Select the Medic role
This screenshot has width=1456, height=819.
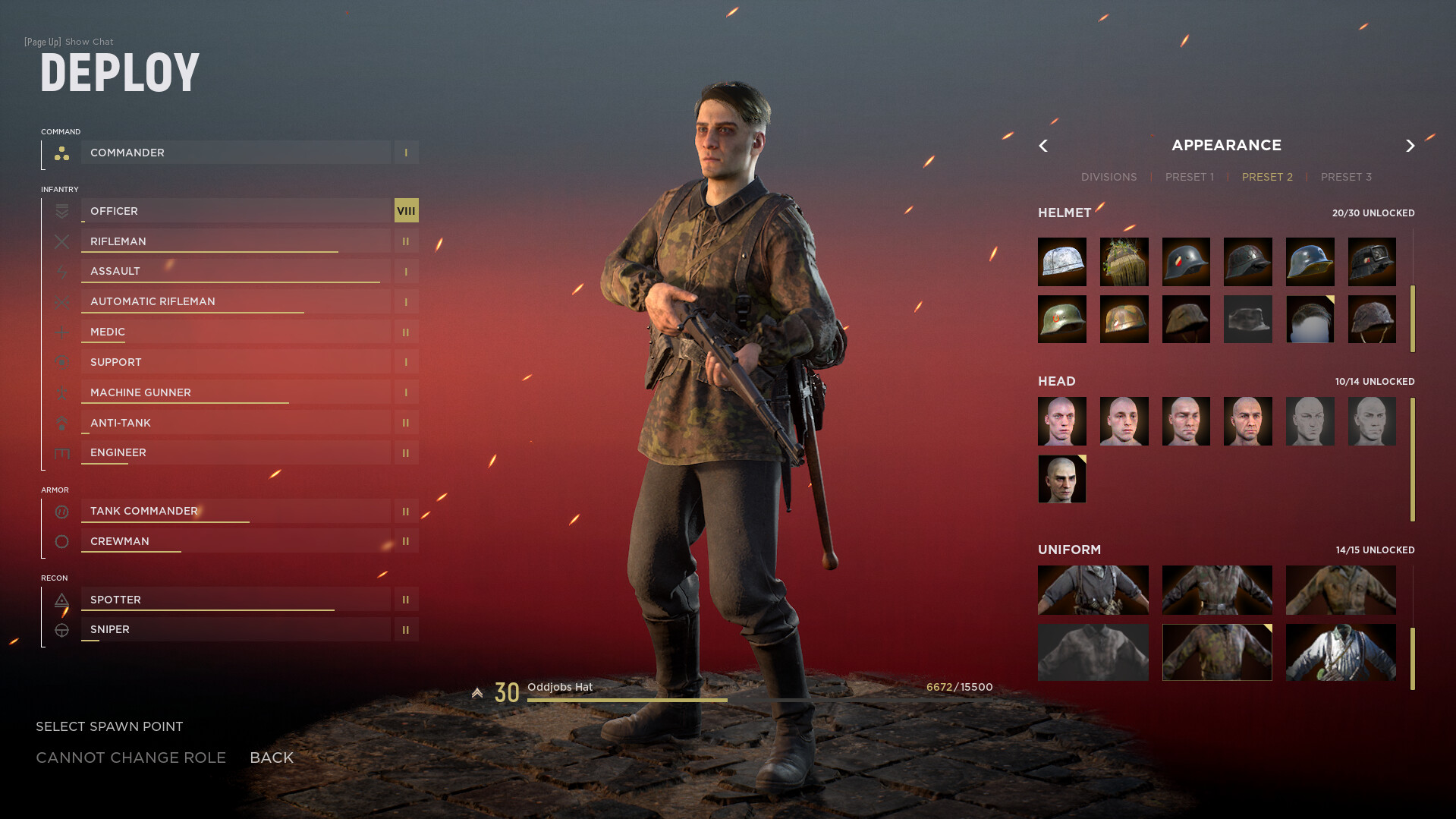click(236, 332)
